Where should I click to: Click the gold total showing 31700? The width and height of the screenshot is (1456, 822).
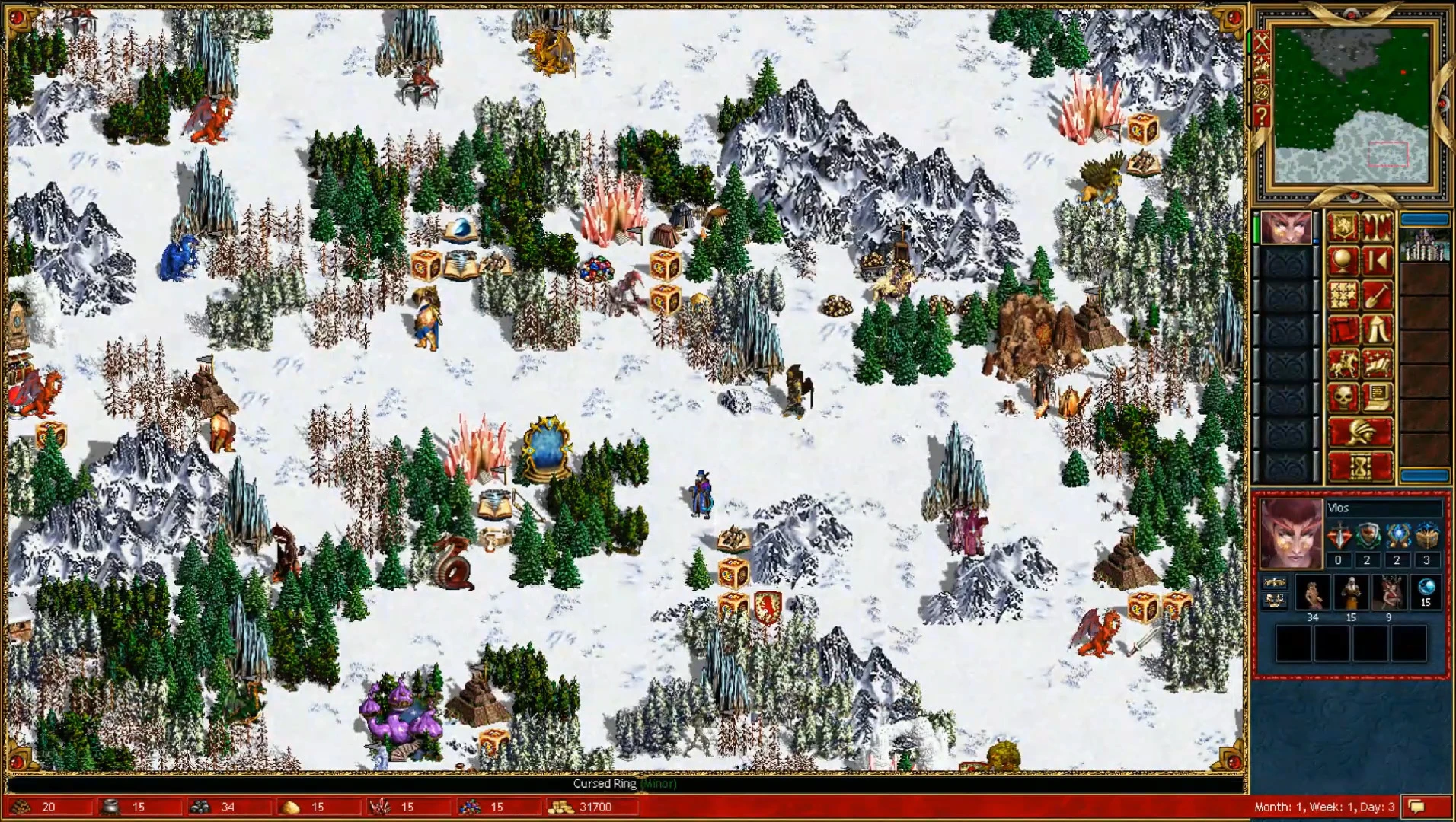(x=594, y=807)
